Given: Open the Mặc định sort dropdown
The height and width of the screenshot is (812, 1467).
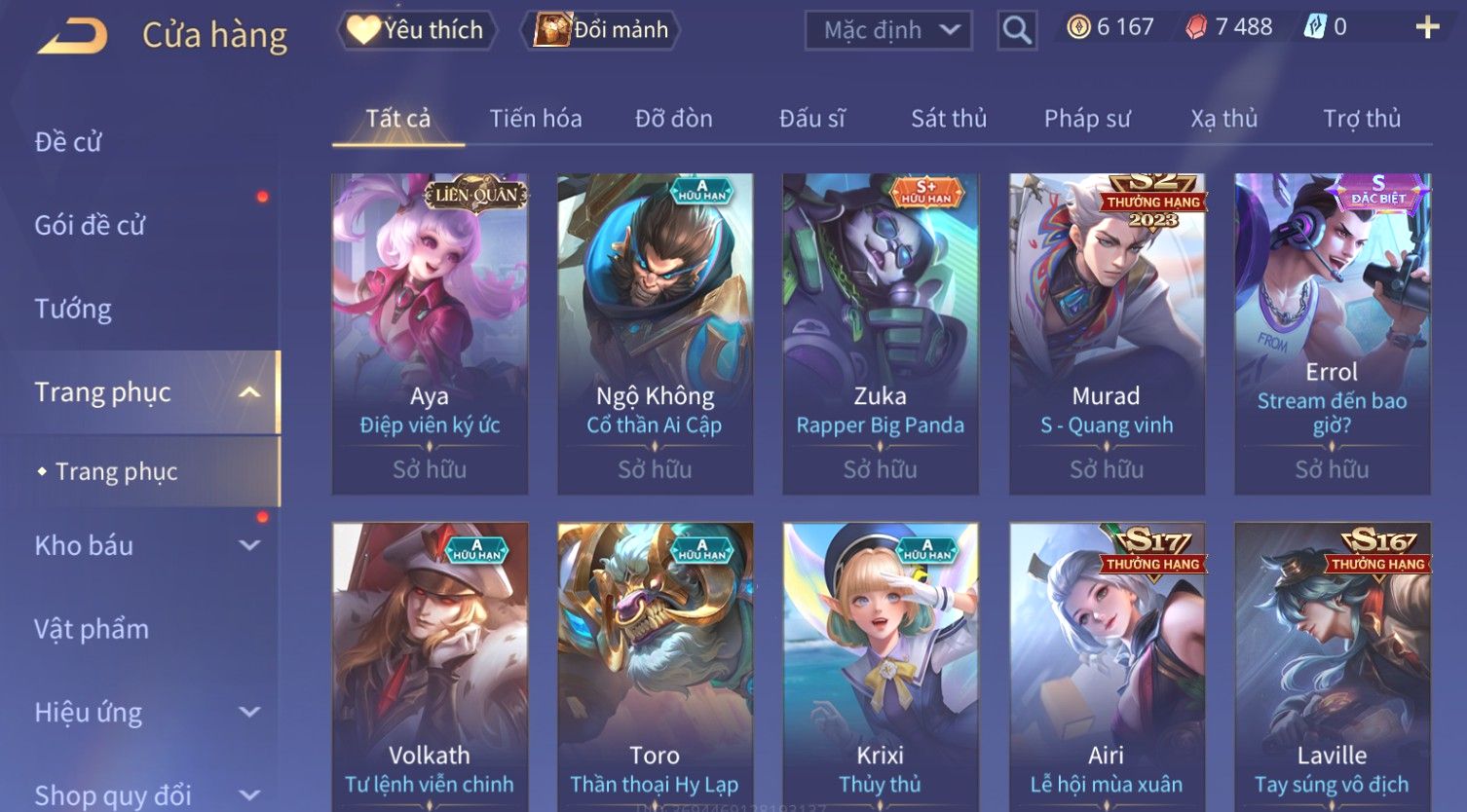Looking at the screenshot, I should [887, 30].
